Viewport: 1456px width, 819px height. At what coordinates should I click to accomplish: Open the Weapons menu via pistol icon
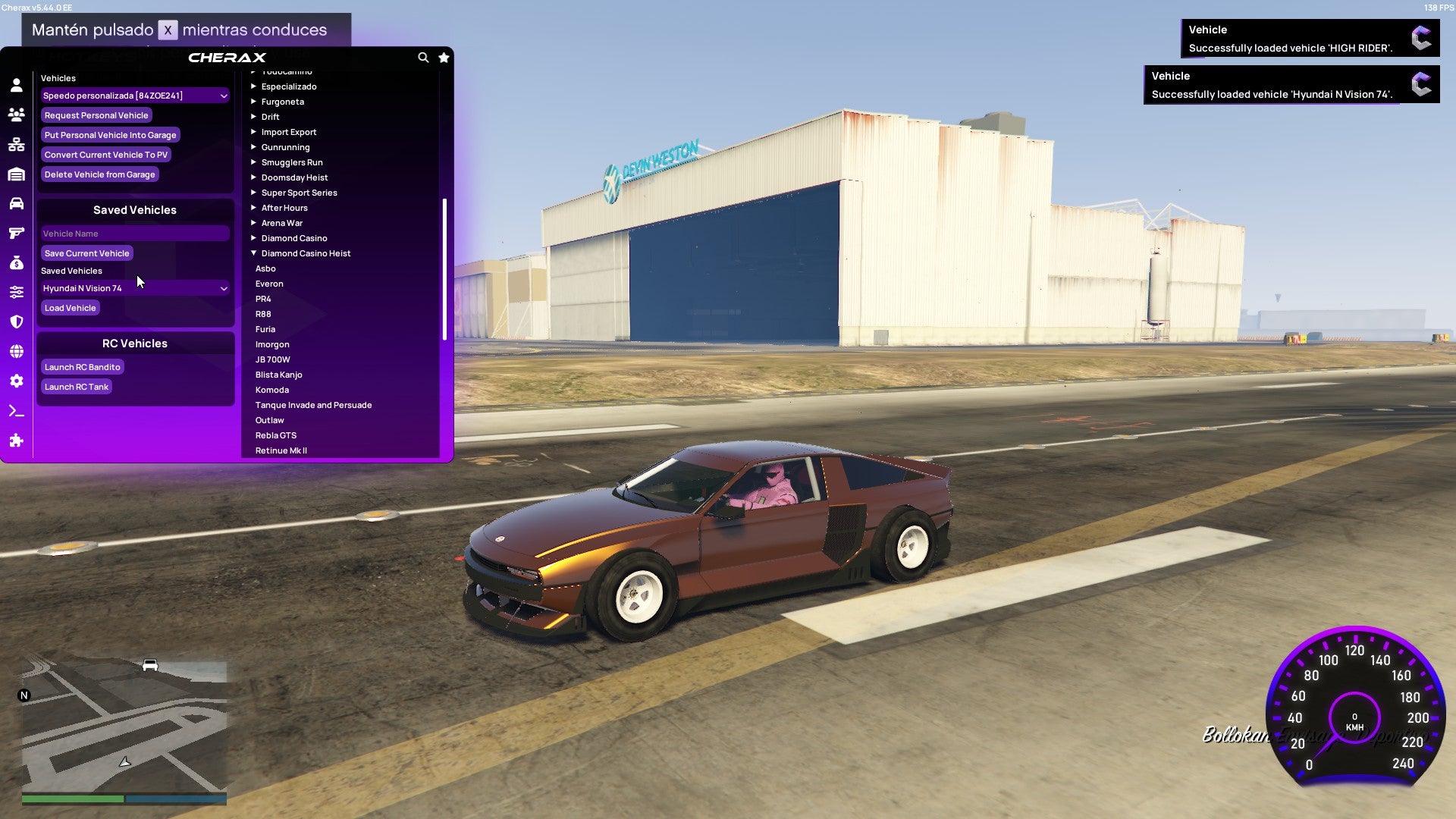(17, 232)
